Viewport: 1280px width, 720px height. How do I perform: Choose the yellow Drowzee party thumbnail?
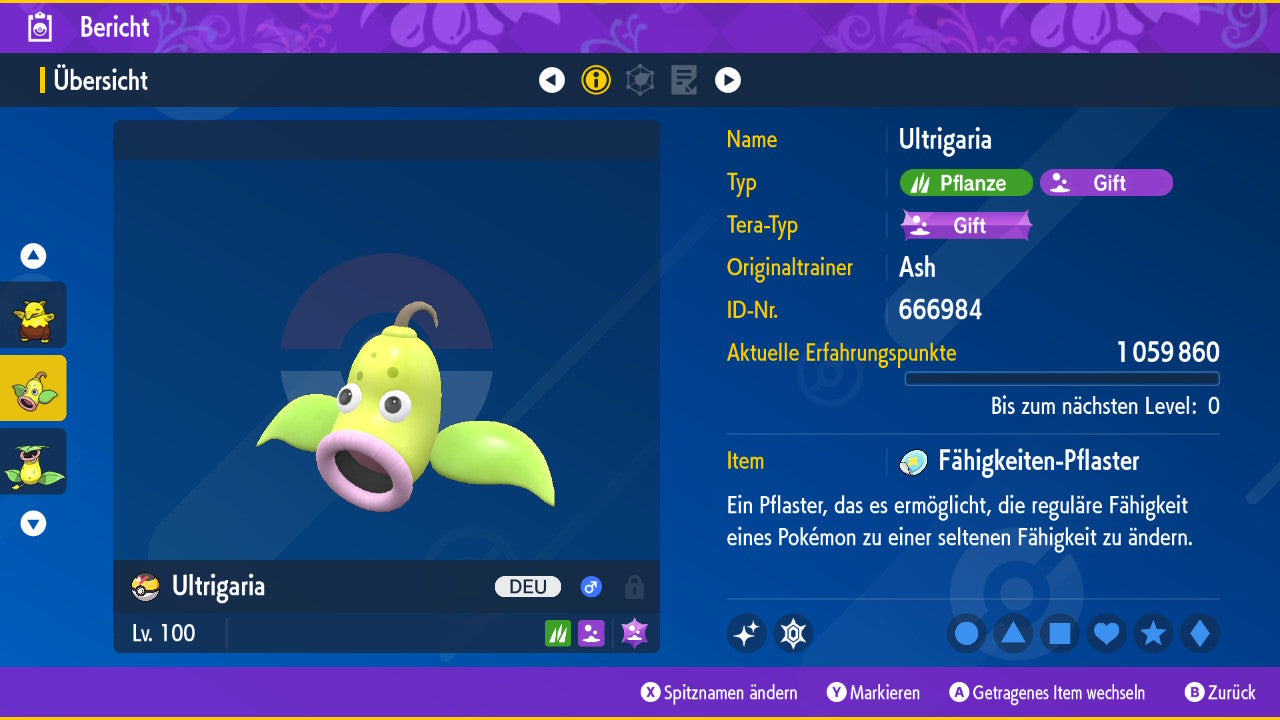(33, 315)
